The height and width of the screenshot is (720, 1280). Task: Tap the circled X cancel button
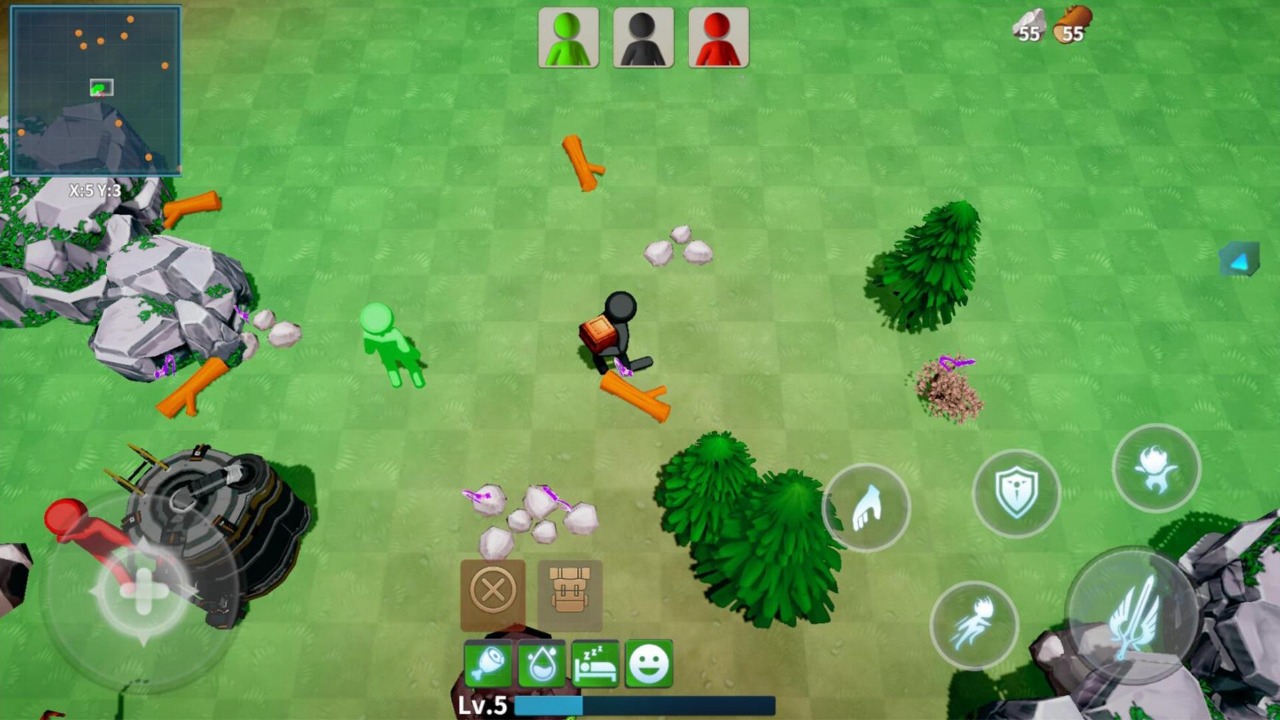(x=493, y=591)
